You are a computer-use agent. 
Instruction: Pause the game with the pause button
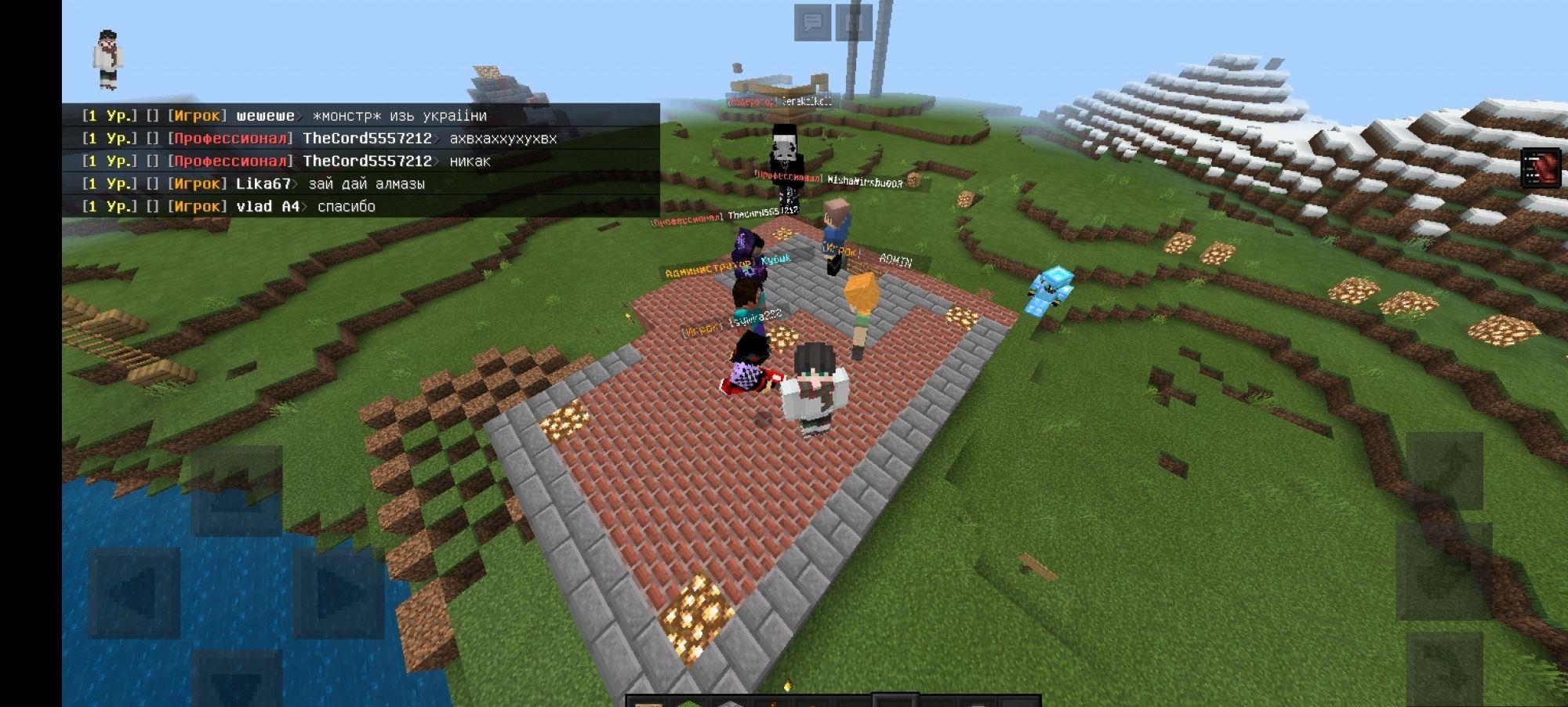pos(854,22)
